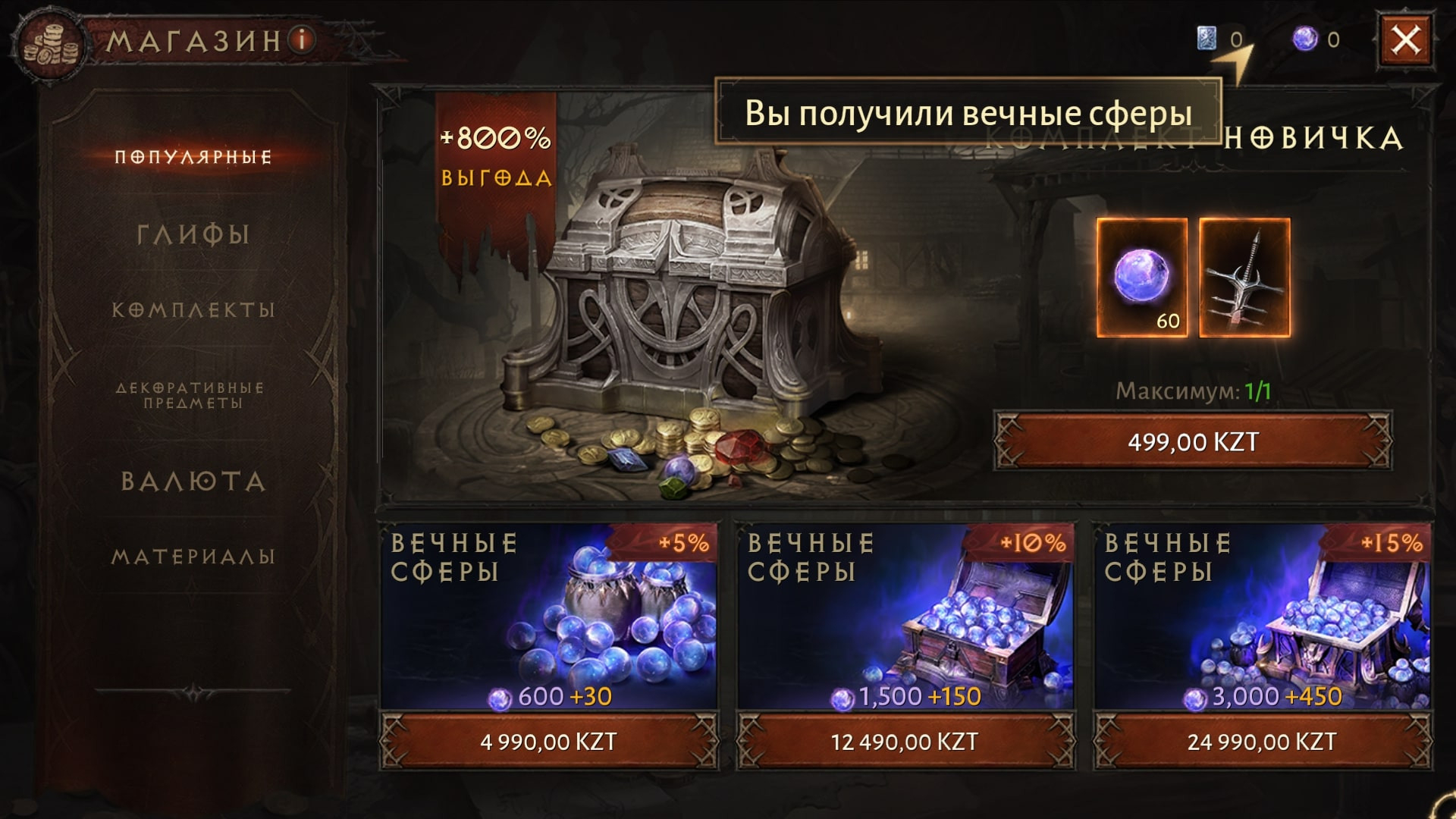Select the +5% eternal orbs pouch offer

(548, 614)
